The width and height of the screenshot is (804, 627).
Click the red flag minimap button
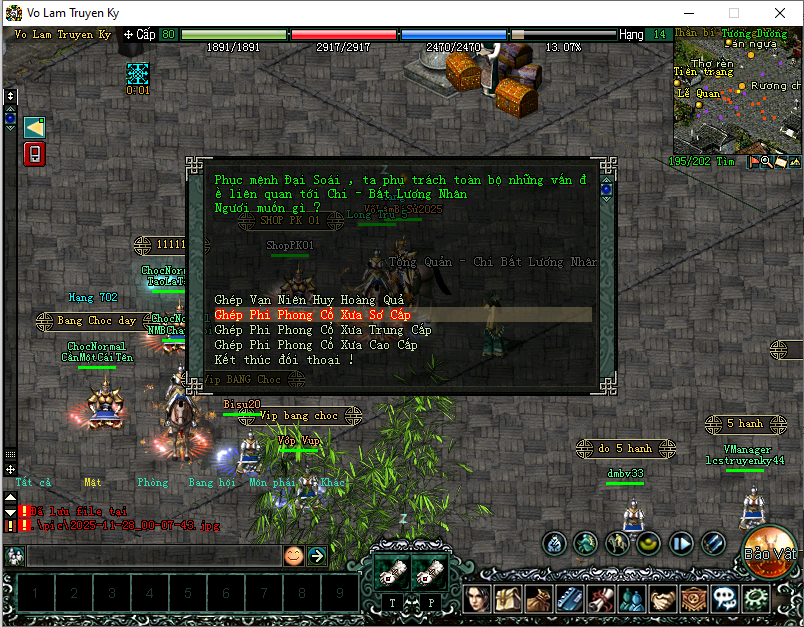pos(753,162)
